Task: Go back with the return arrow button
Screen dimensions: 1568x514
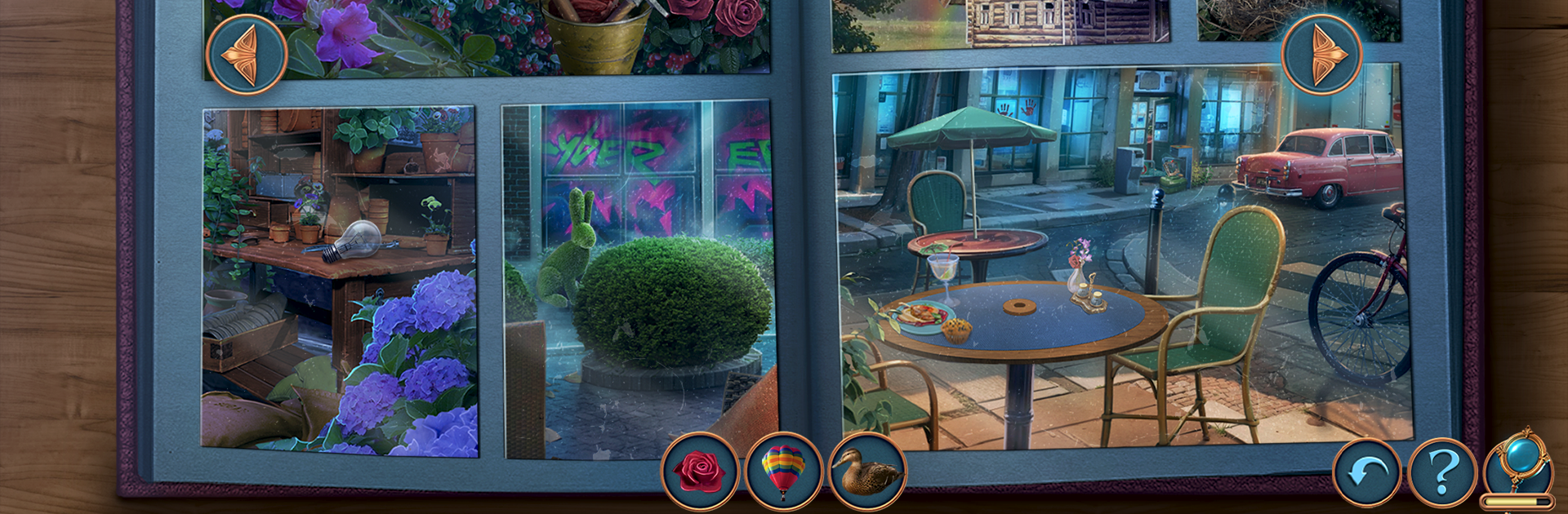Action: [x=1366, y=473]
